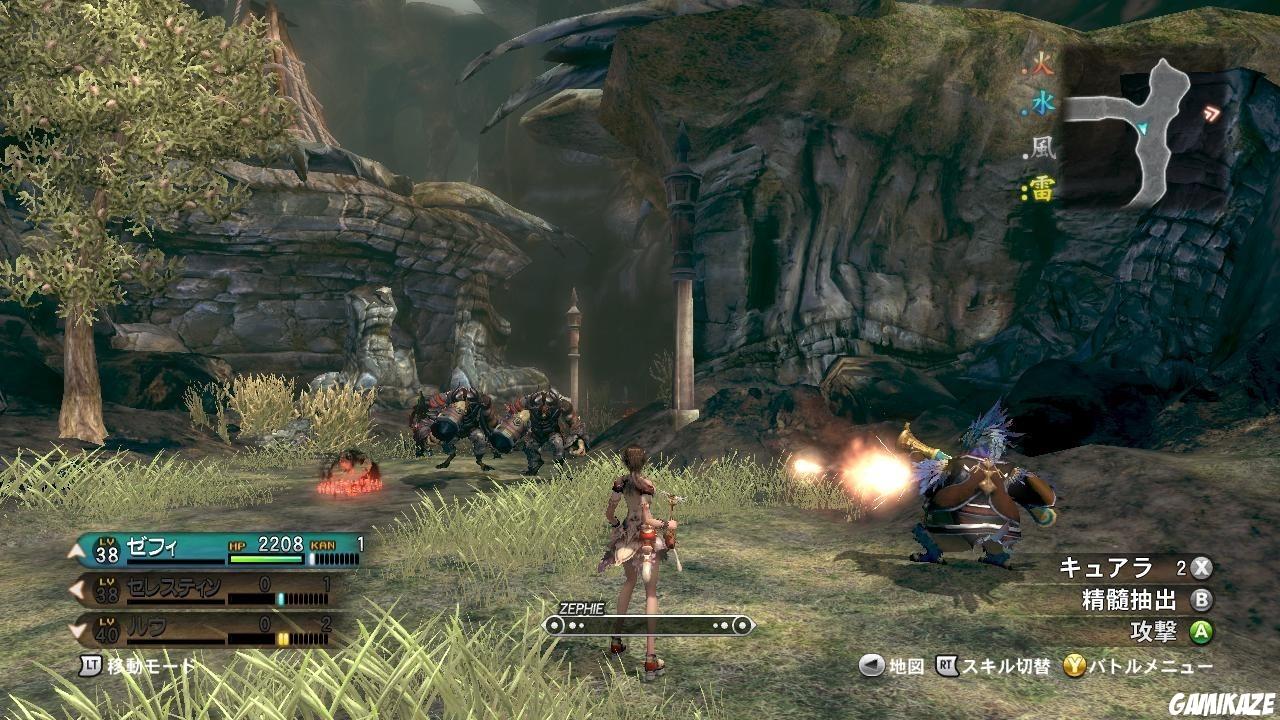This screenshot has height=720, width=1280.
Task: Show the 地図 map
Action: click(892, 666)
